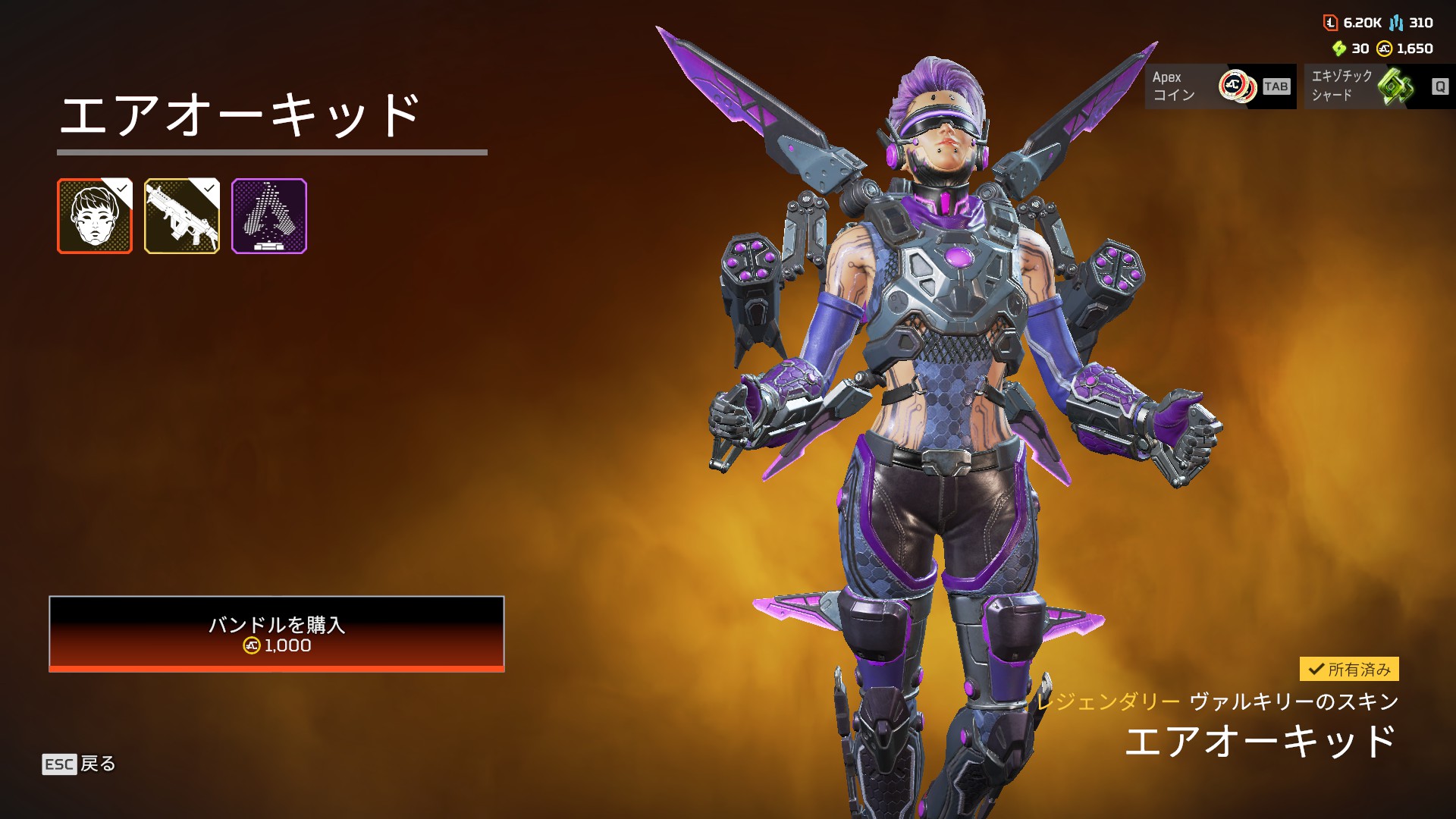Buy the bundle for 1,000 coins

tap(276, 634)
